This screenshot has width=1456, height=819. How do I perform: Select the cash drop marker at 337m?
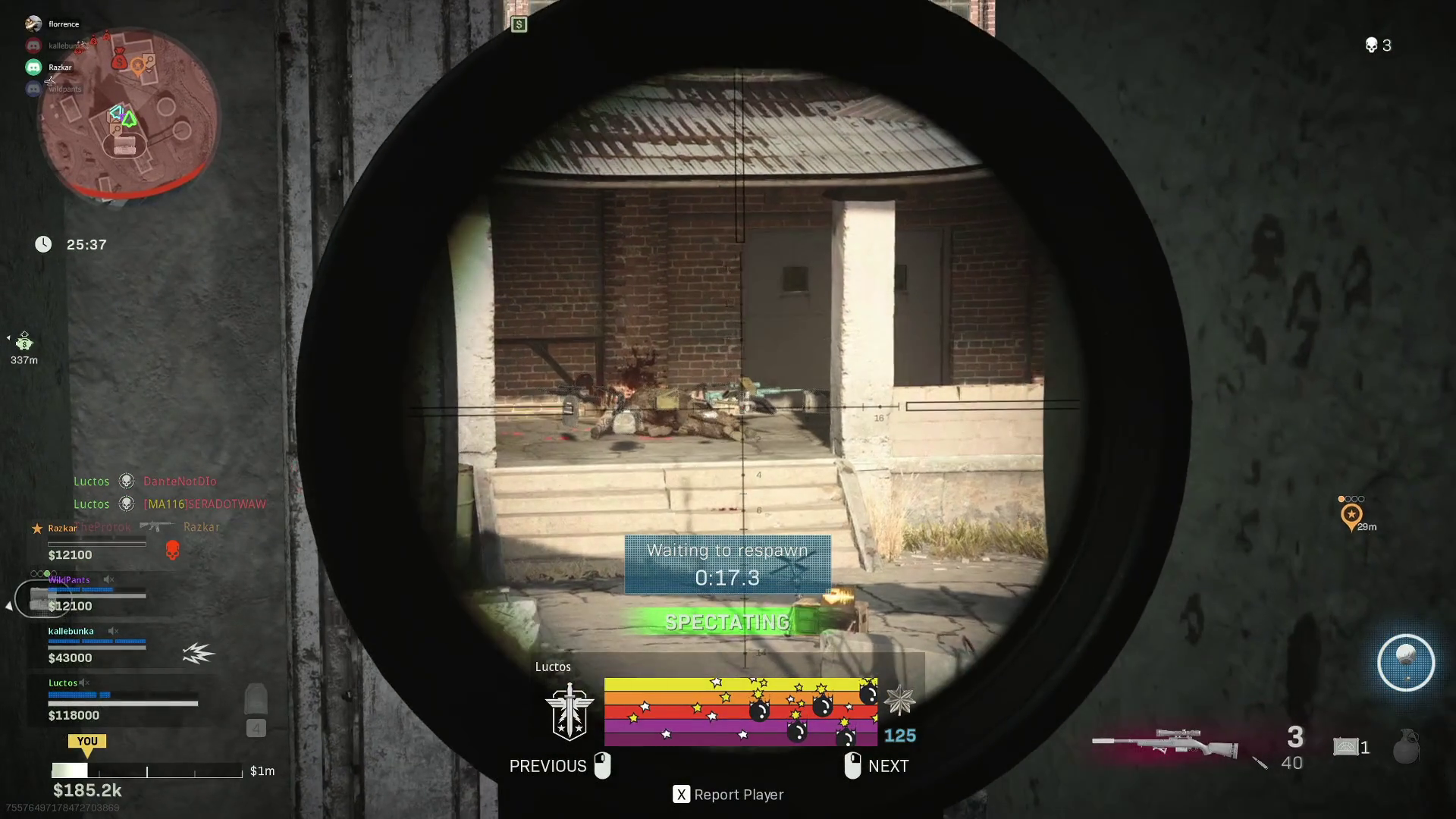click(x=24, y=341)
